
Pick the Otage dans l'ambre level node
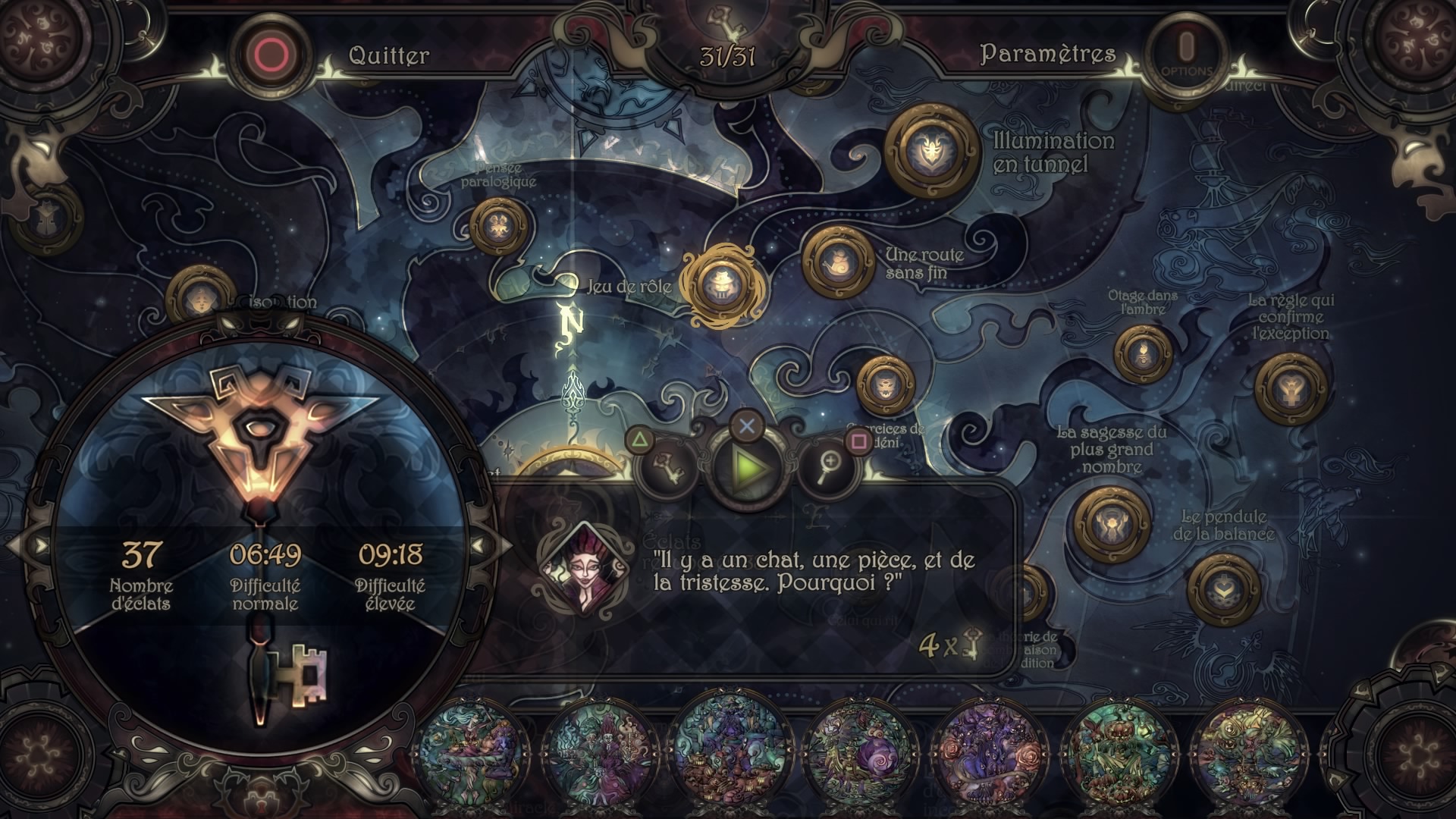point(1142,354)
